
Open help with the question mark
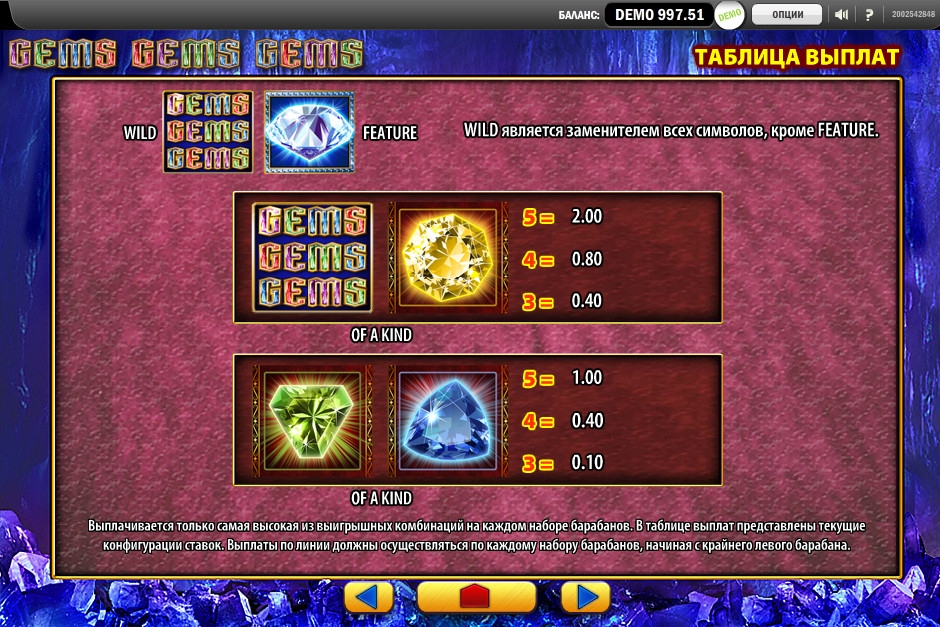click(869, 14)
